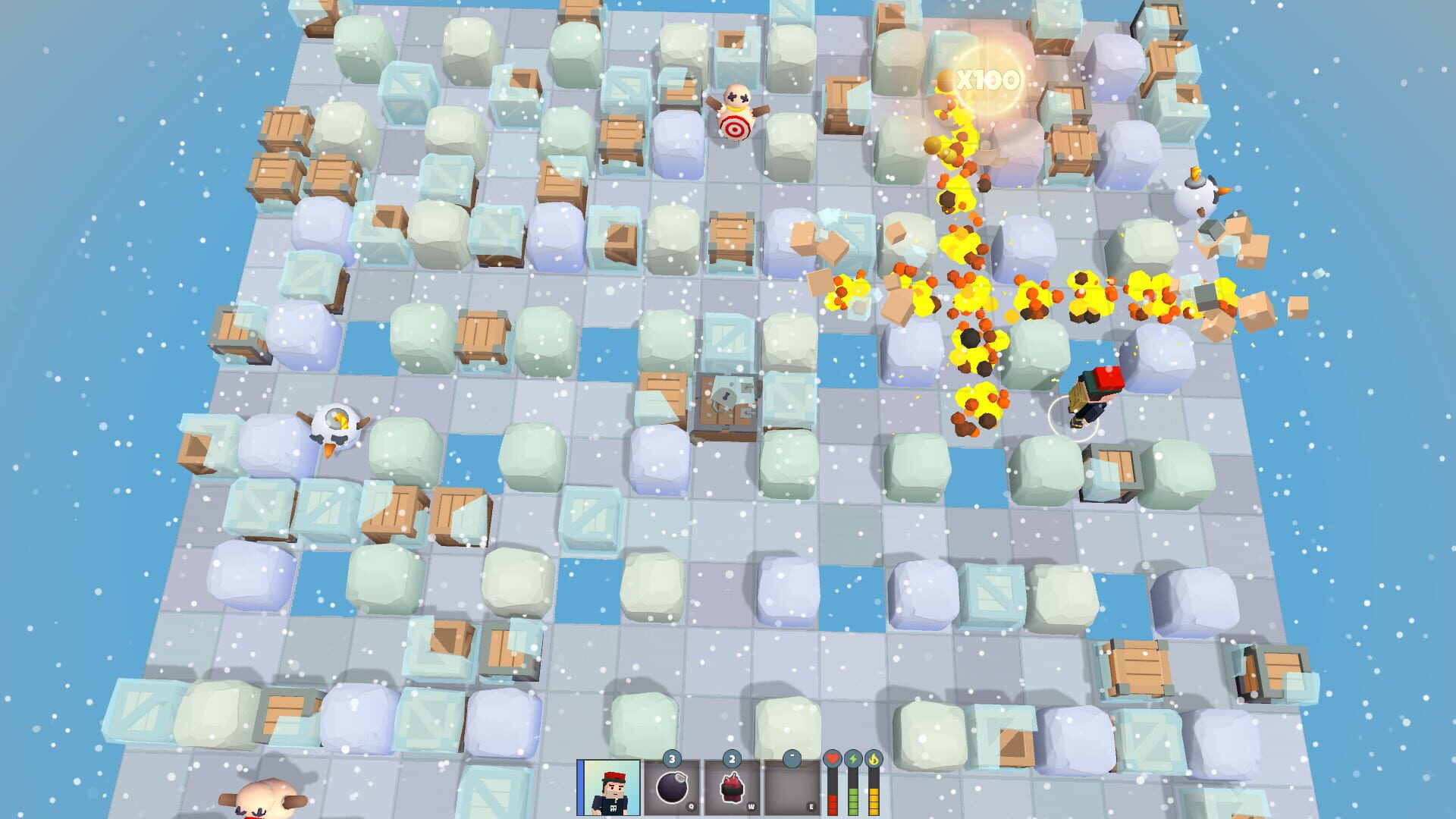Screen dimensions: 1456x819
Task: Click the dynamite count badge showing 2
Action: 731,758
